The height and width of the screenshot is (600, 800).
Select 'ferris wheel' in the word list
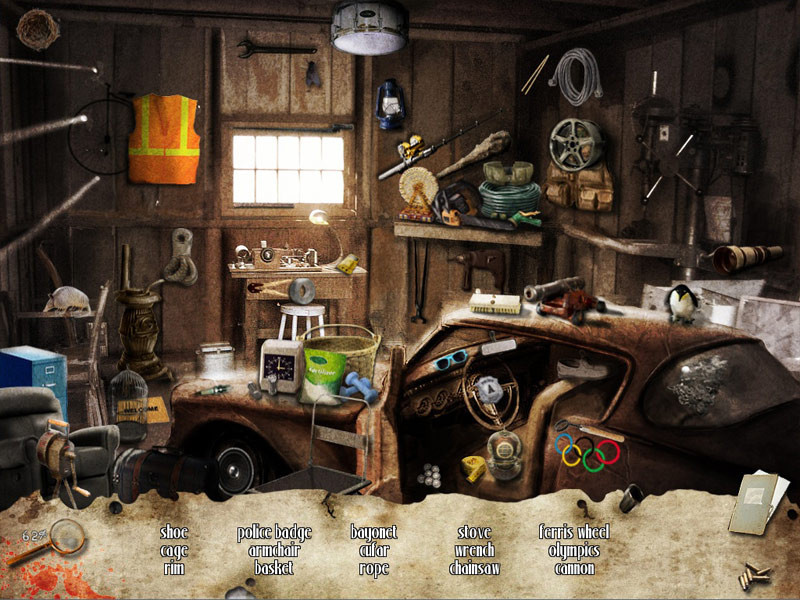[x=574, y=532]
